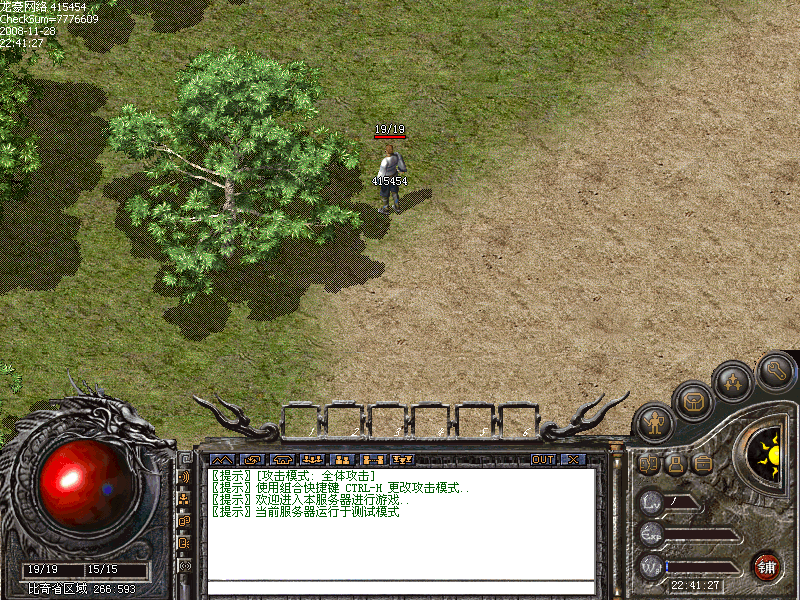This screenshot has height=600, width=800.
Task: Open the inventory bag (chest icon)
Action: pos(693,401)
